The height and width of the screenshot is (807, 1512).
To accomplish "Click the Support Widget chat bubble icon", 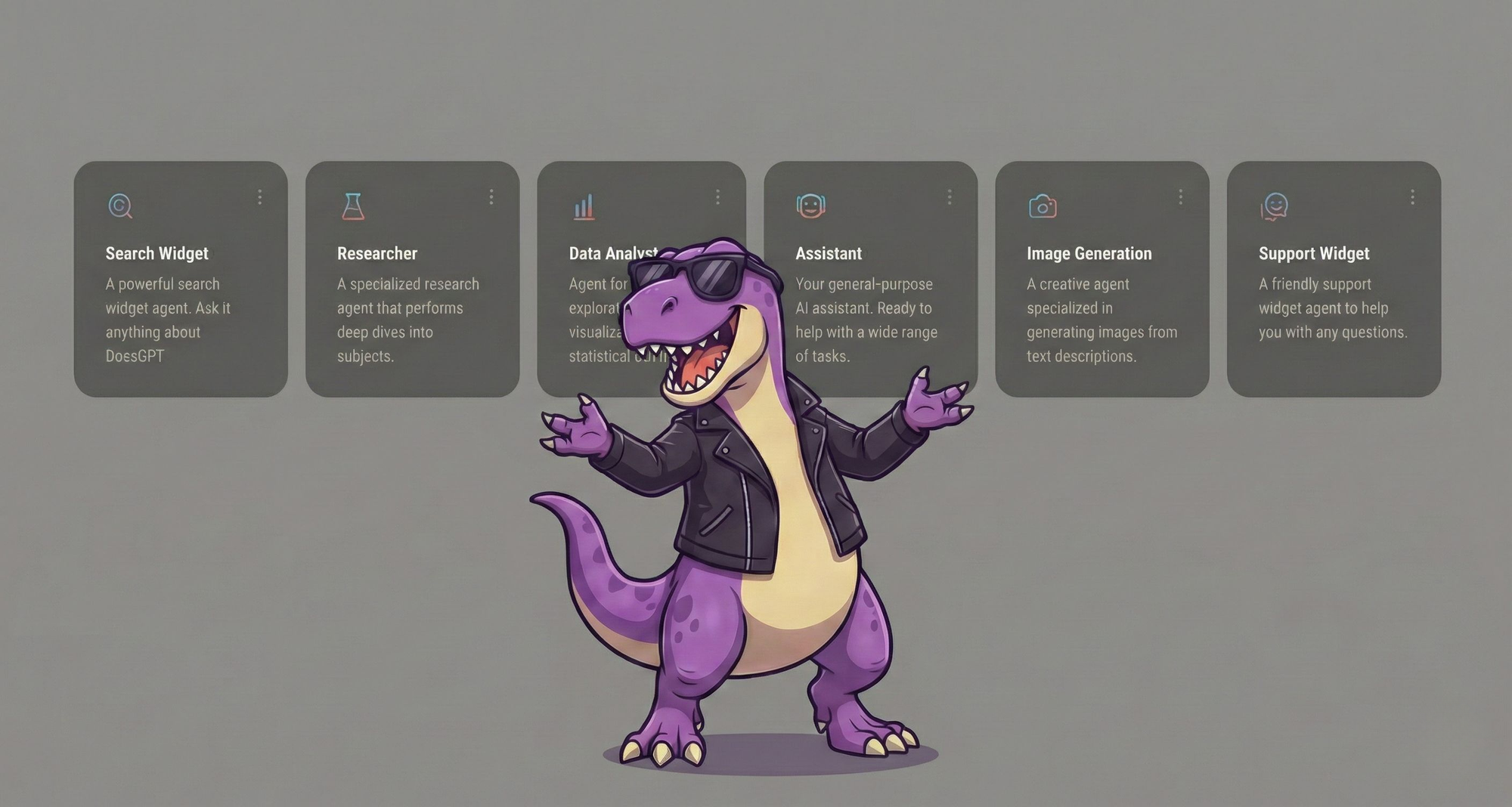I will pyautogui.click(x=1275, y=206).
